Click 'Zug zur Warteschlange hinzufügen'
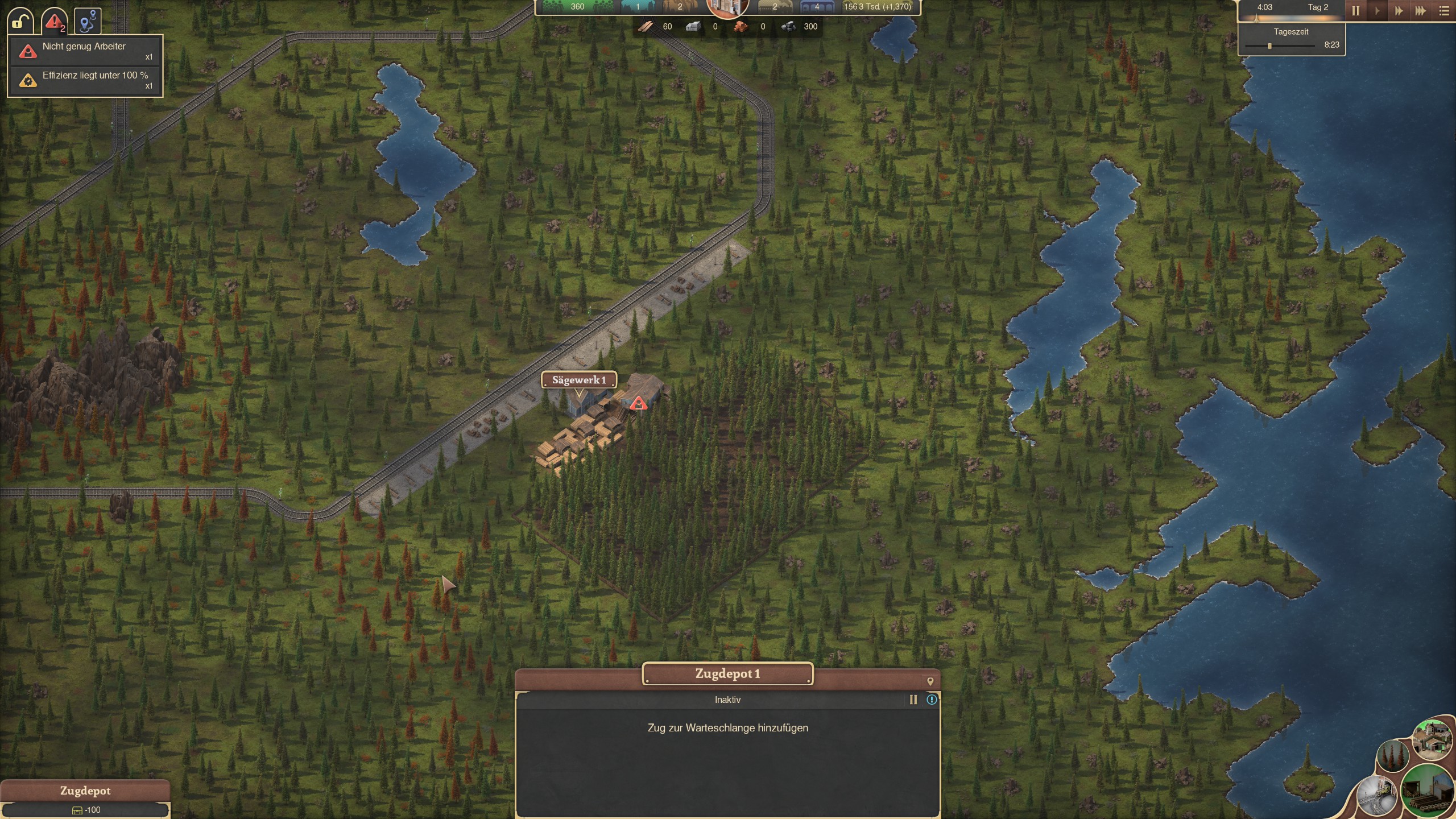 727,728
